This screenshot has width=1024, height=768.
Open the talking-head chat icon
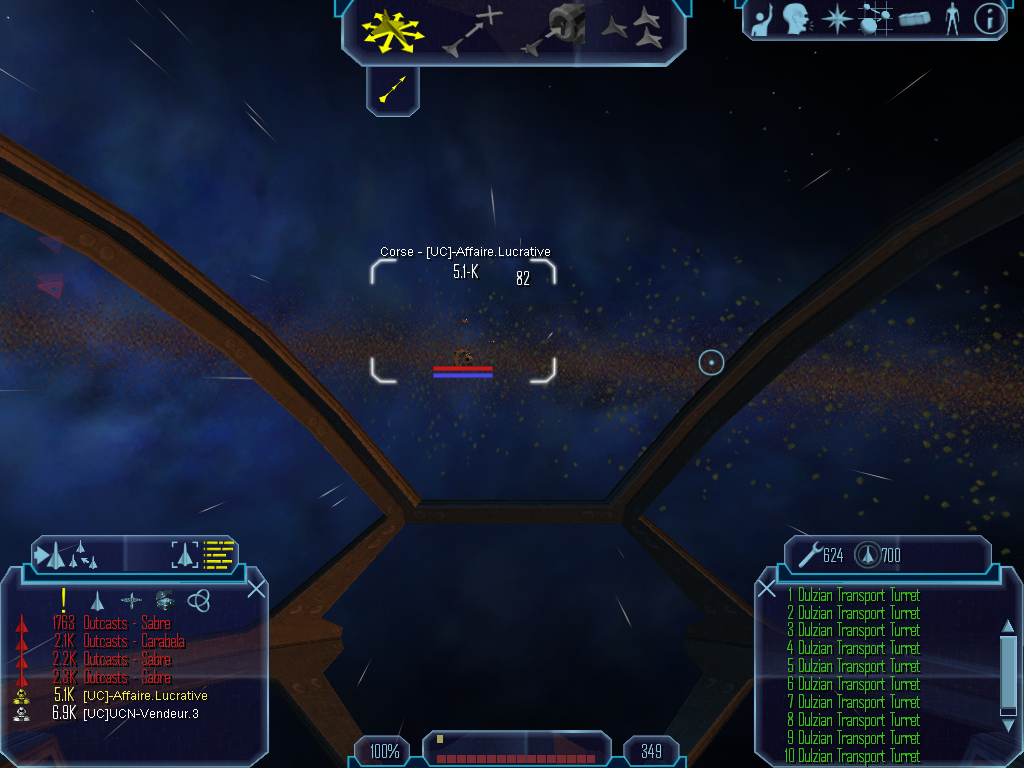(796, 19)
